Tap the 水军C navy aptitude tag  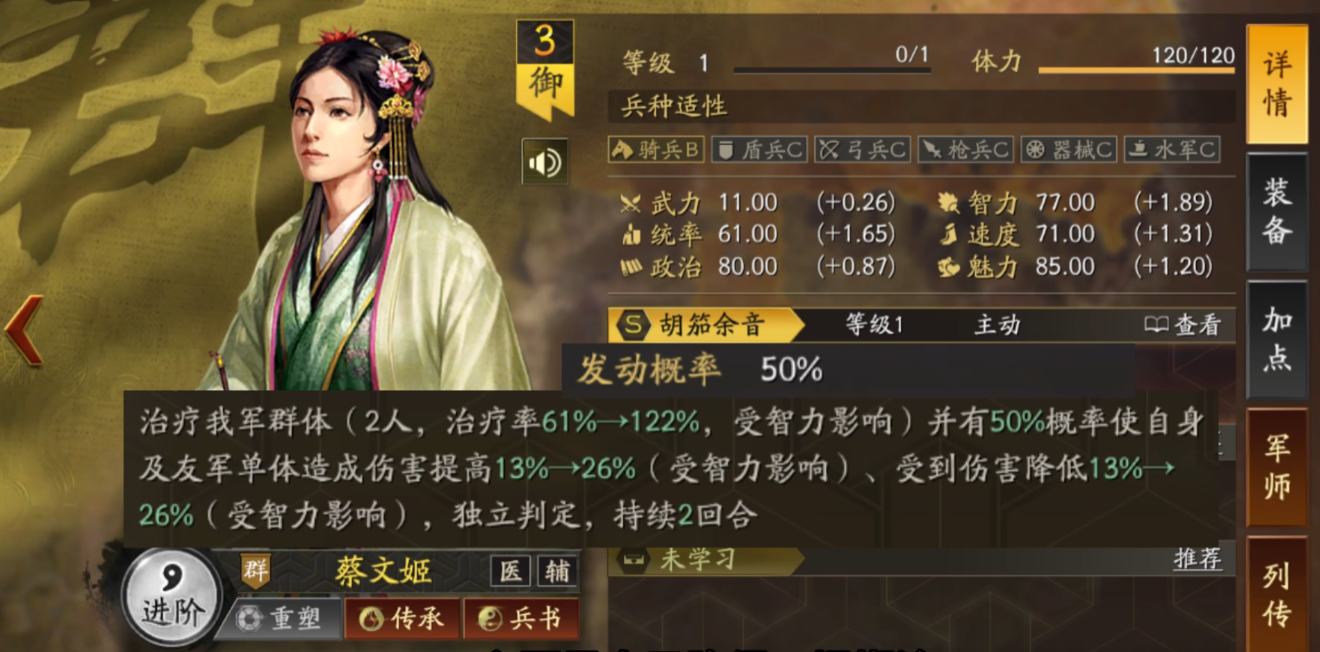coord(1172,150)
